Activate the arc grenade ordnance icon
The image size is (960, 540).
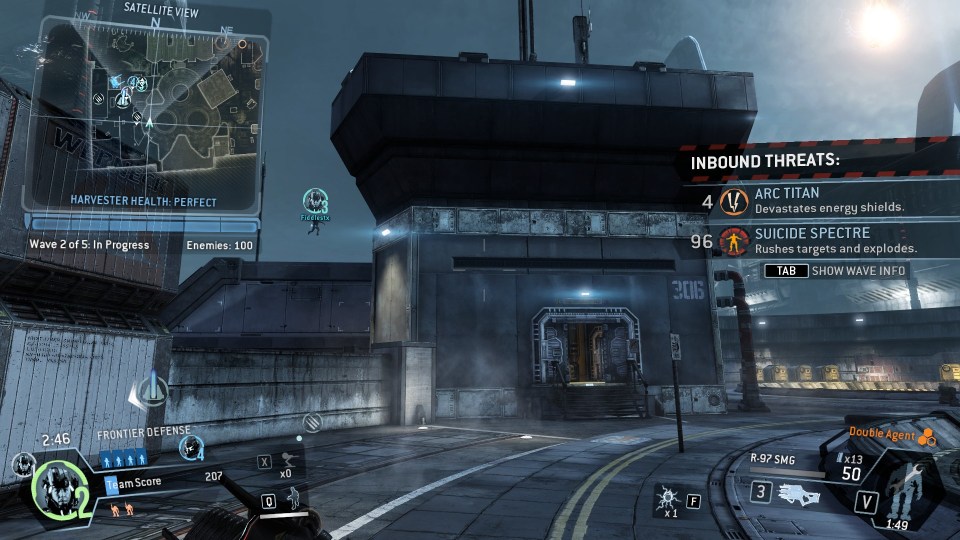(x=666, y=497)
